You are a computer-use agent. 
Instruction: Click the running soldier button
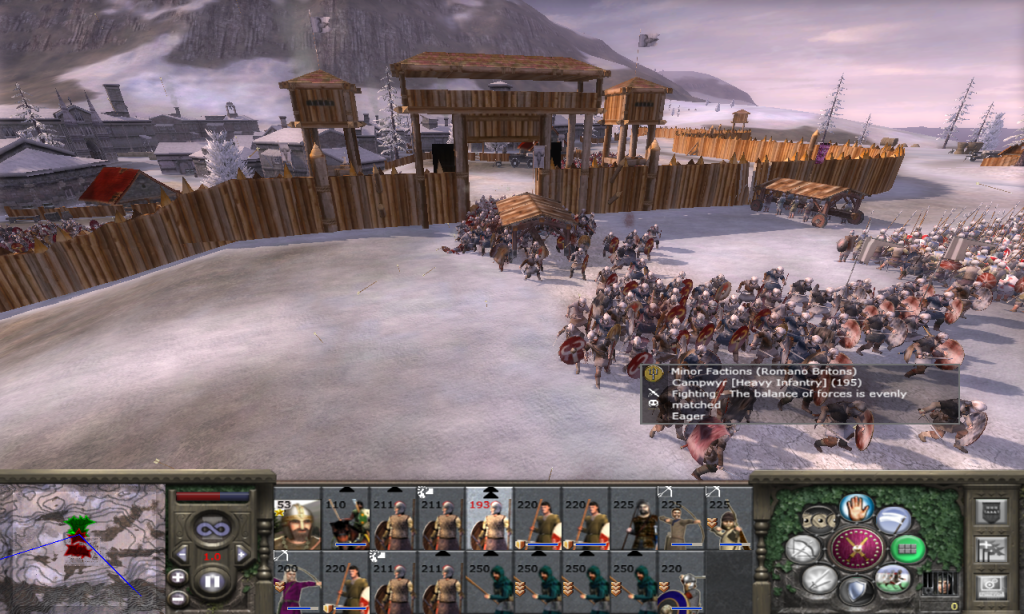(x=892, y=577)
